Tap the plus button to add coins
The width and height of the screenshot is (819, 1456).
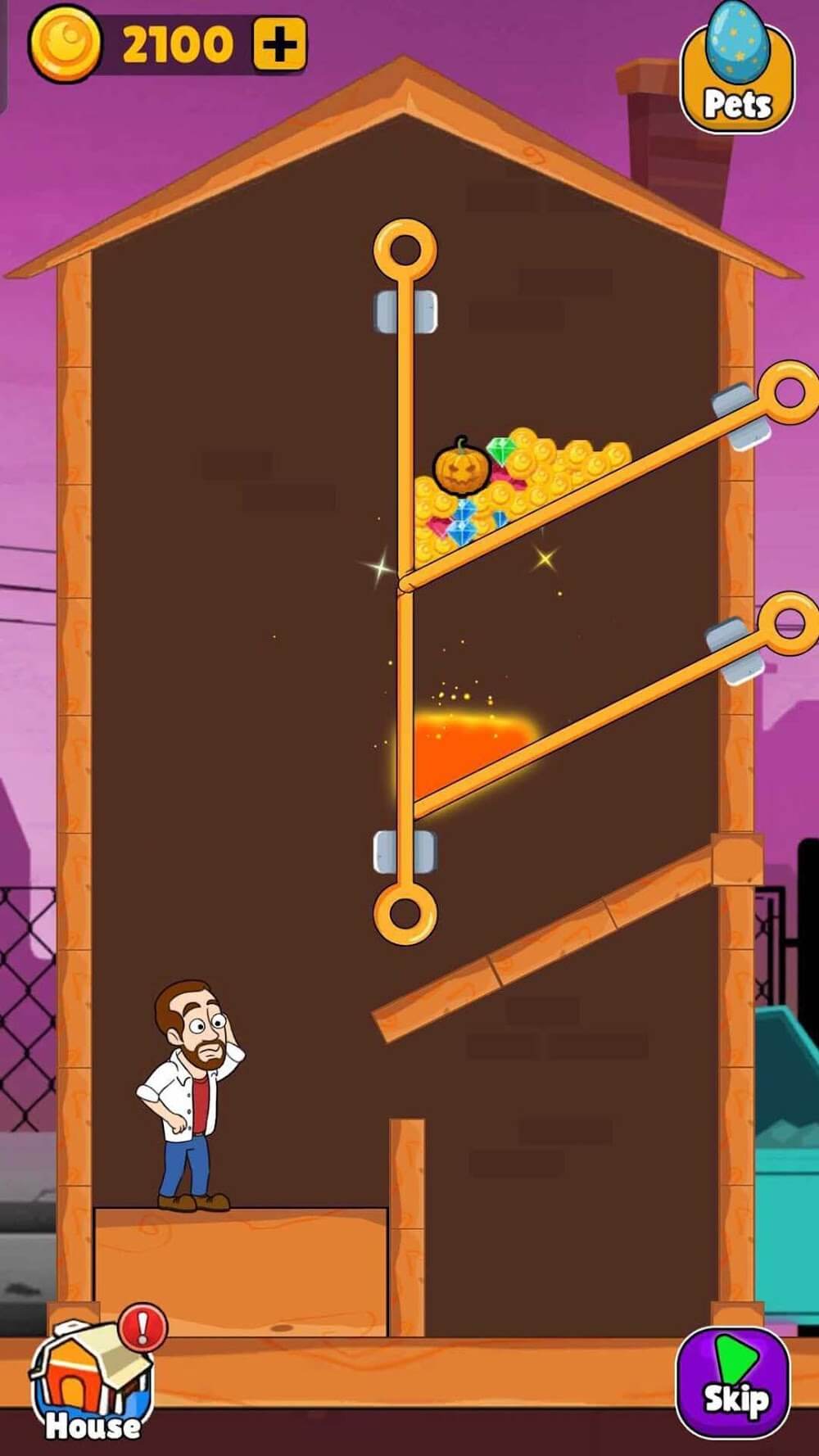coord(279,44)
